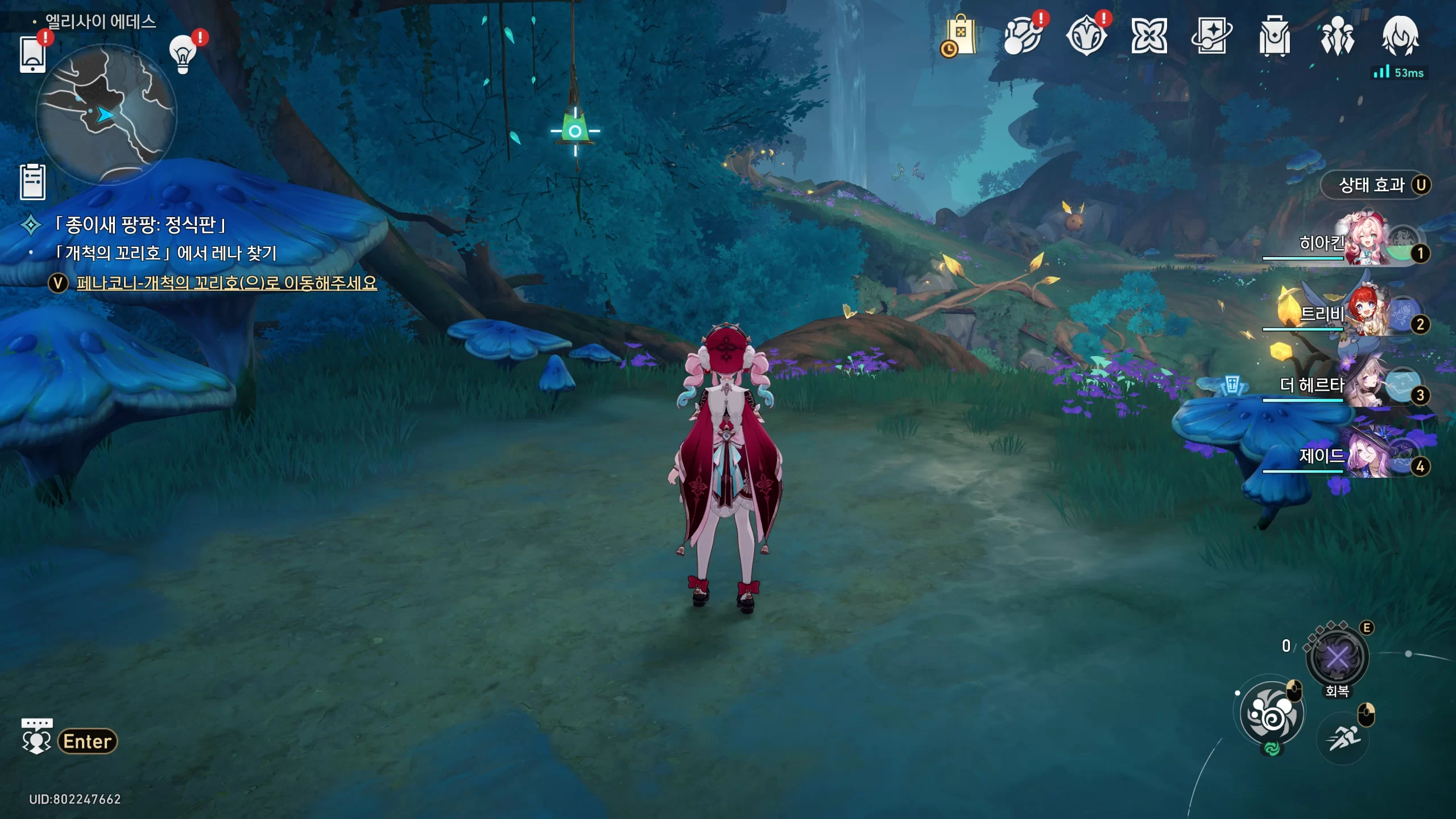Click the 페나코니-개척의 꼬리호 travel link
This screenshot has width=1456, height=819.
coord(226,283)
